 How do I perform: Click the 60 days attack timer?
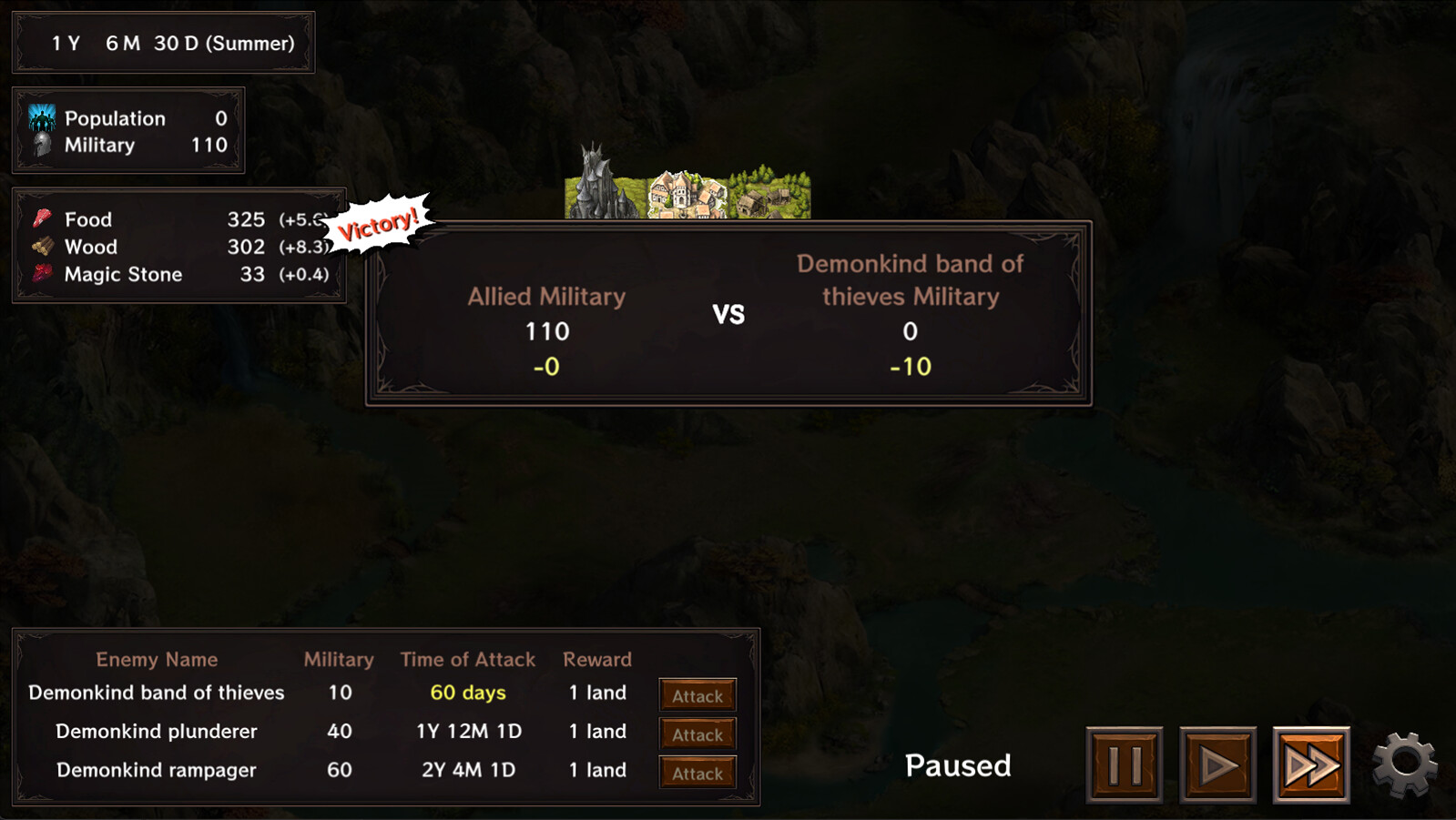(468, 693)
